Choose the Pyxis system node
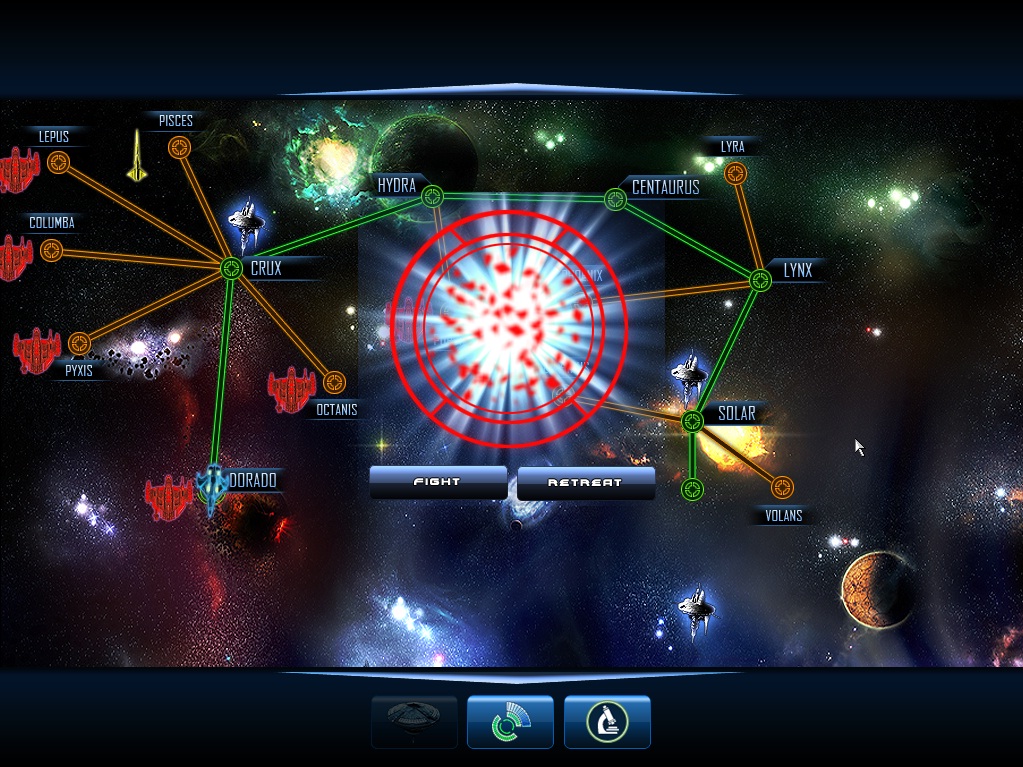1023x767 pixels. 79,344
